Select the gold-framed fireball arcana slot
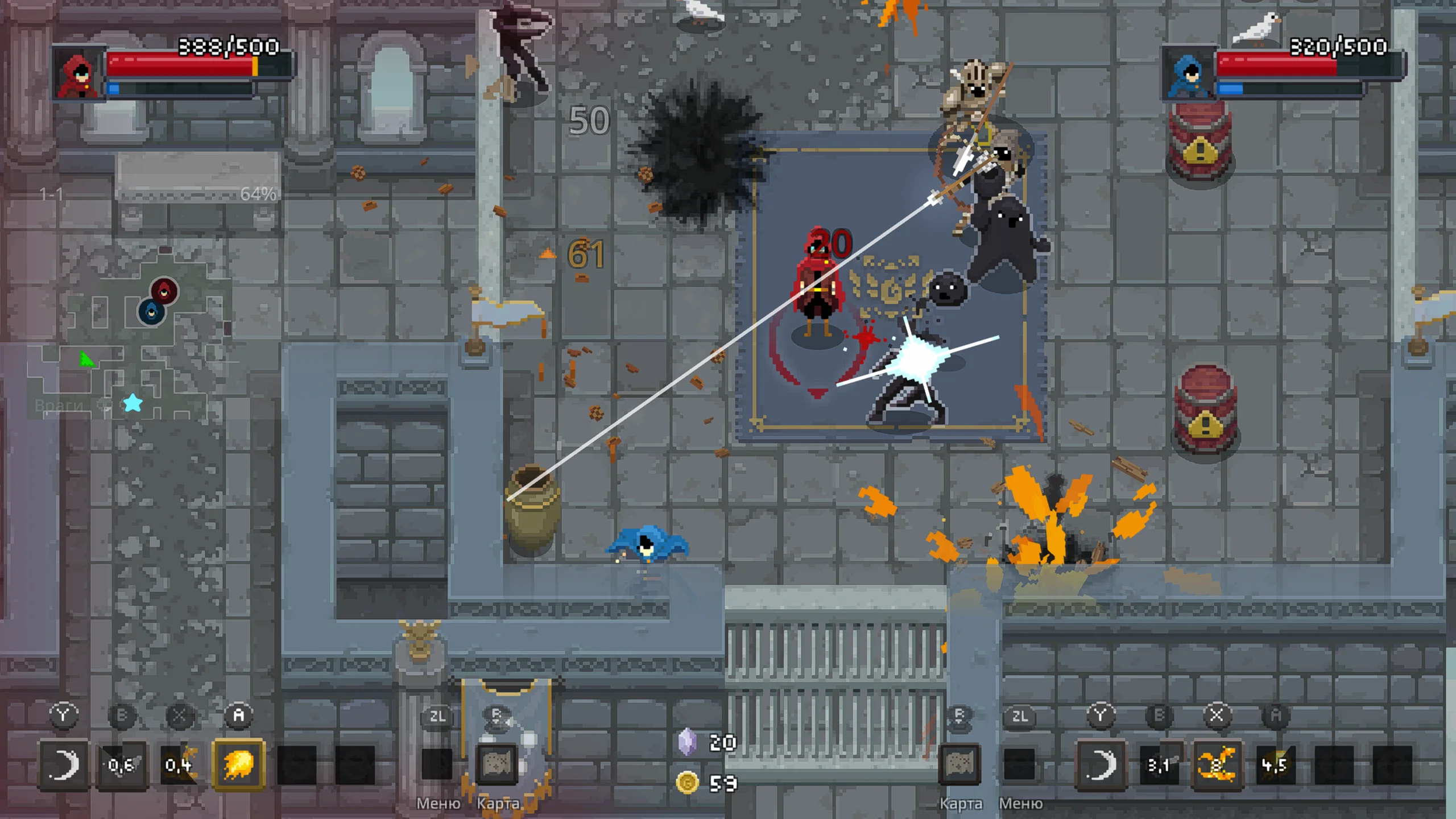This screenshot has width=1456, height=819. [238, 764]
